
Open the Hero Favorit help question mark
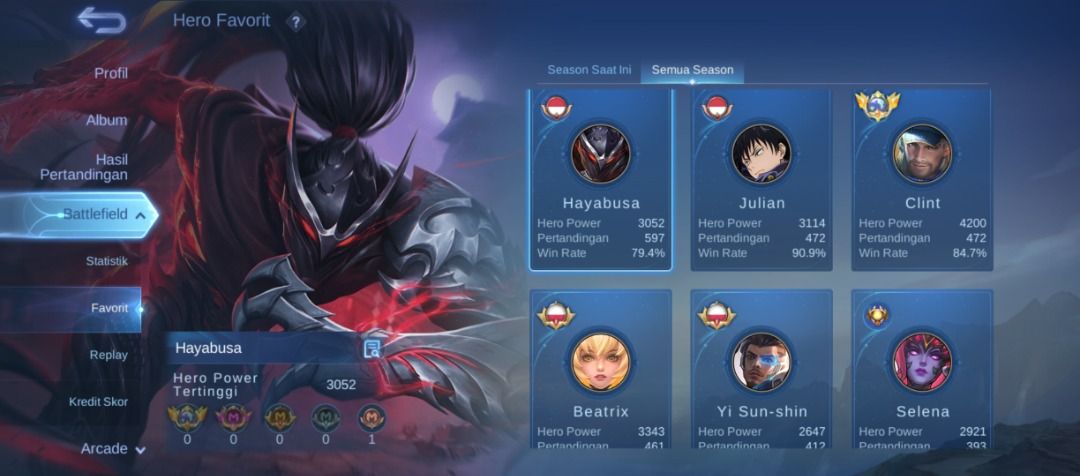pyautogui.click(x=295, y=22)
